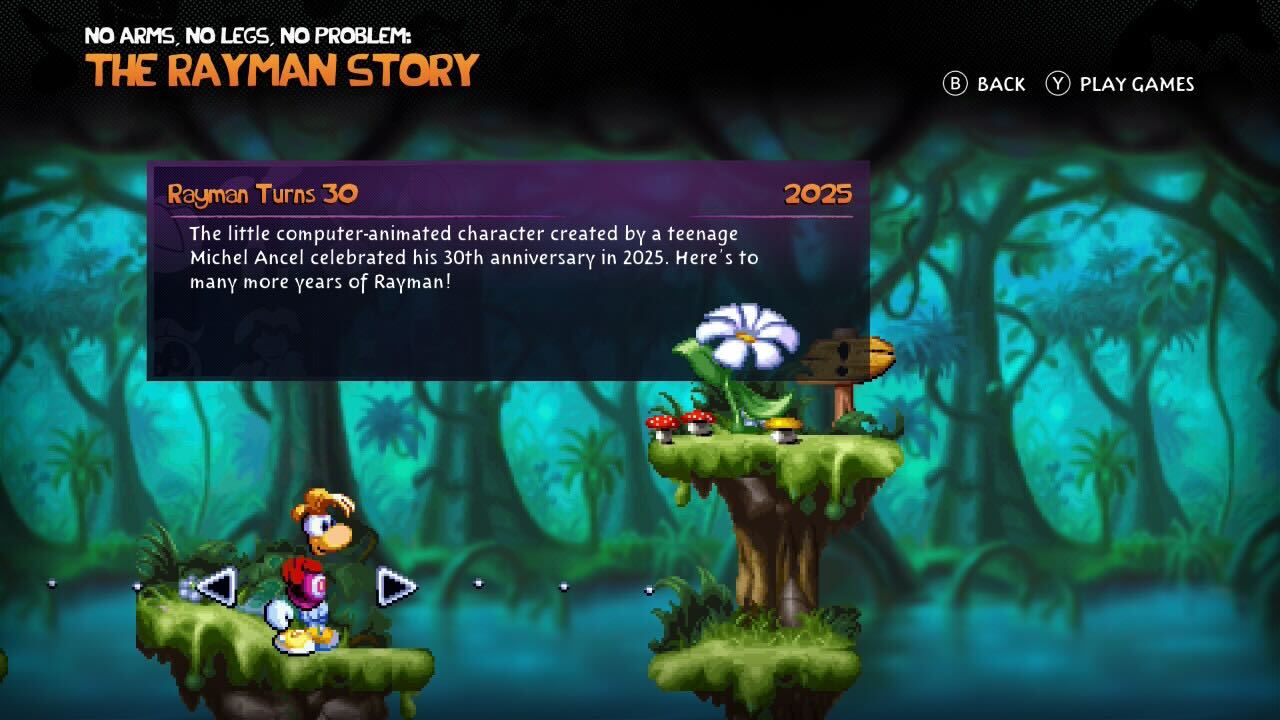The image size is (1280, 720).
Task: Go to the previous timeline entry arrow
Action: [x=217, y=586]
